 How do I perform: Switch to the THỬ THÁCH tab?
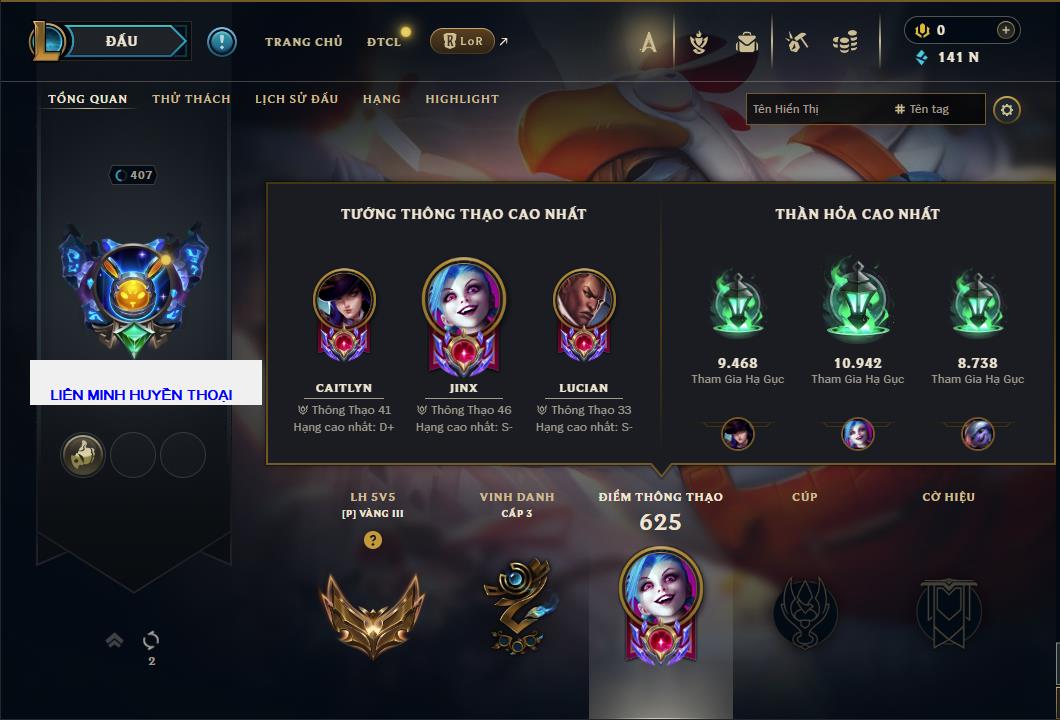[191, 99]
